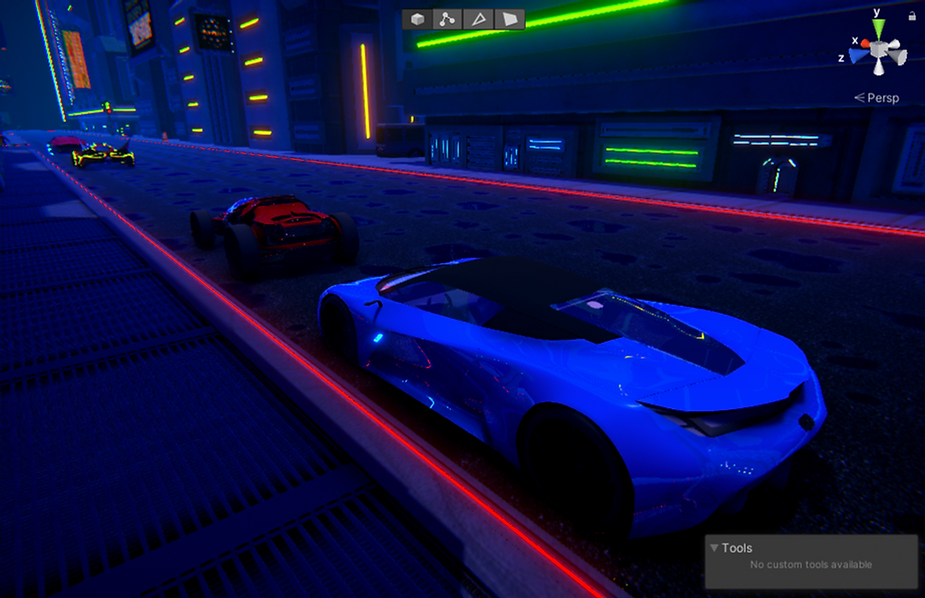Click the gizmo's center cube

point(878,49)
